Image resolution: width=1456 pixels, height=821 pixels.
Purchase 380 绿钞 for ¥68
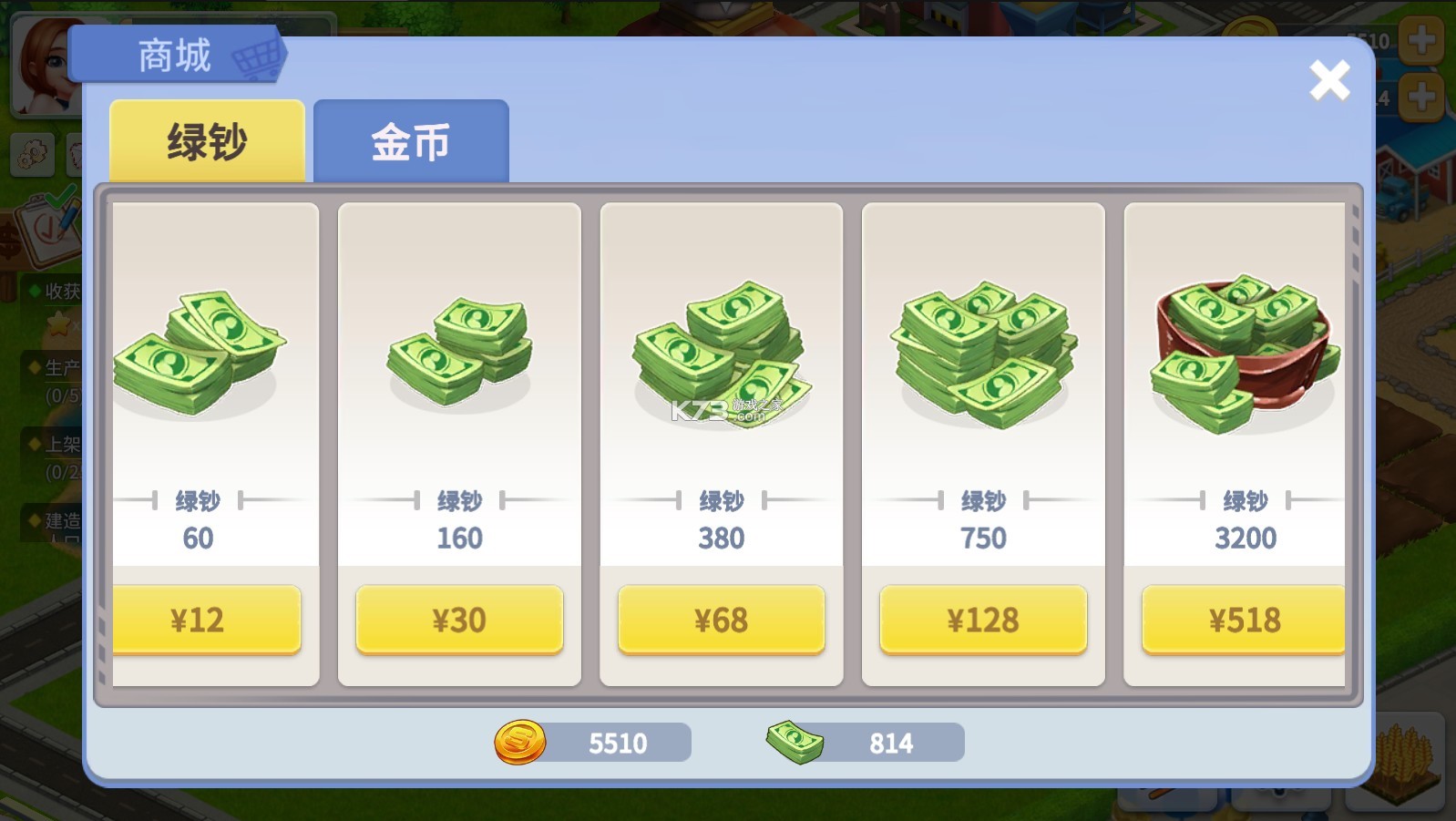pyautogui.click(x=720, y=620)
